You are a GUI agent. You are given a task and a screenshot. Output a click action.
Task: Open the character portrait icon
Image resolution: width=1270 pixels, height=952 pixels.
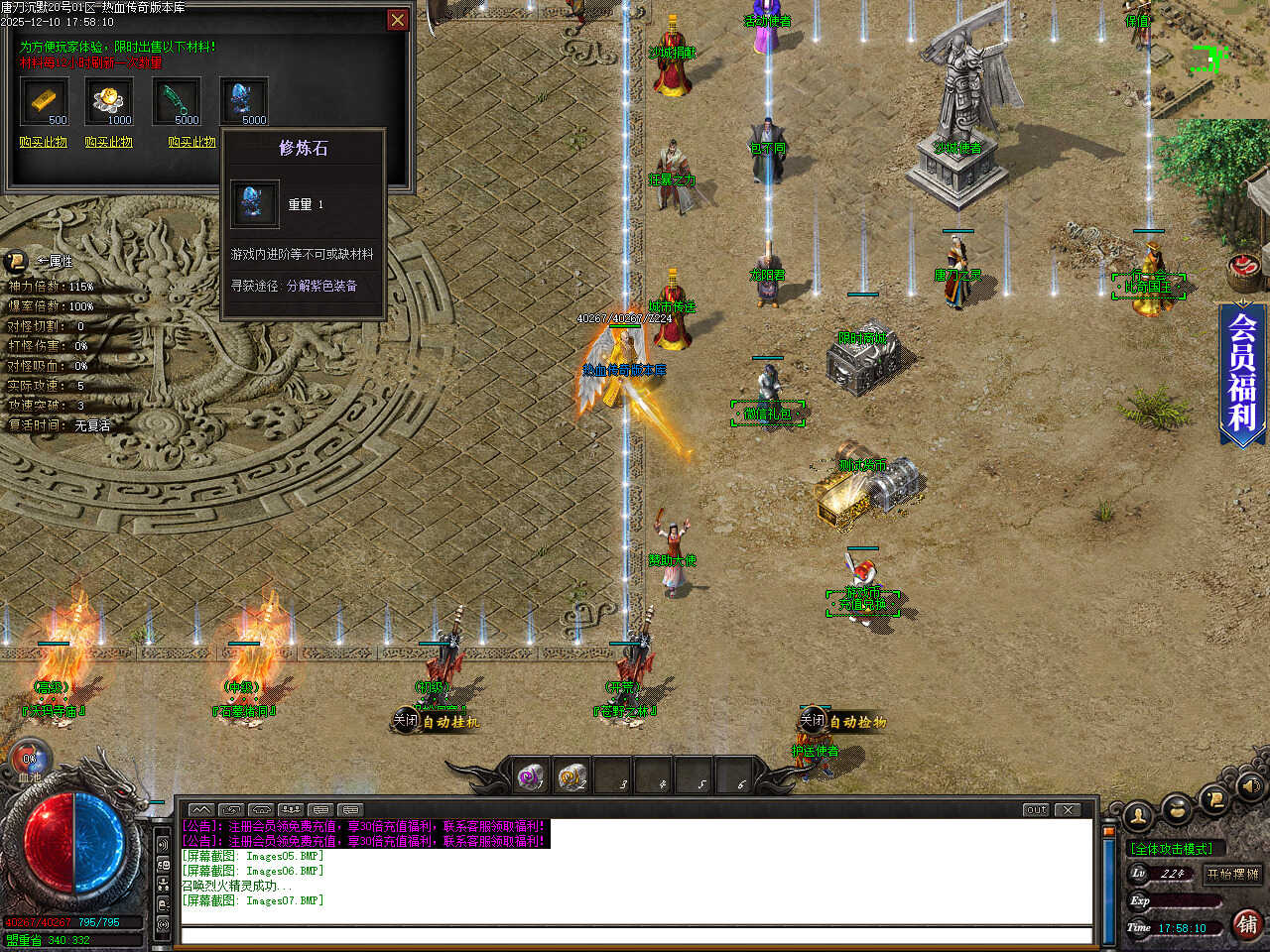click(x=1138, y=816)
